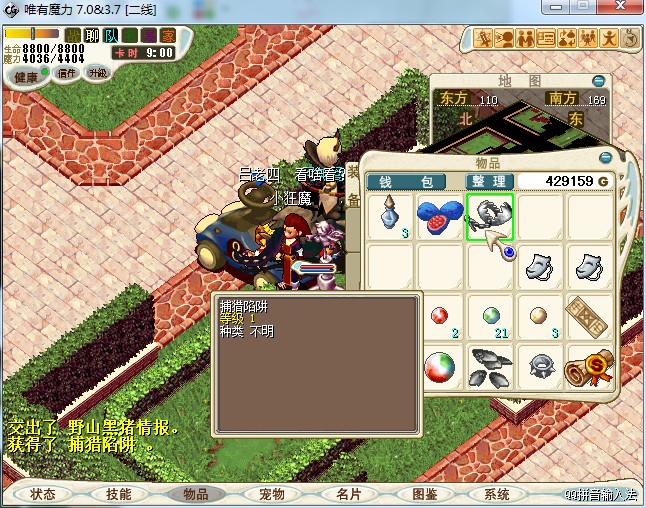Collapse the 地图 map panel
The width and height of the screenshot is (646, 508).
598,81
